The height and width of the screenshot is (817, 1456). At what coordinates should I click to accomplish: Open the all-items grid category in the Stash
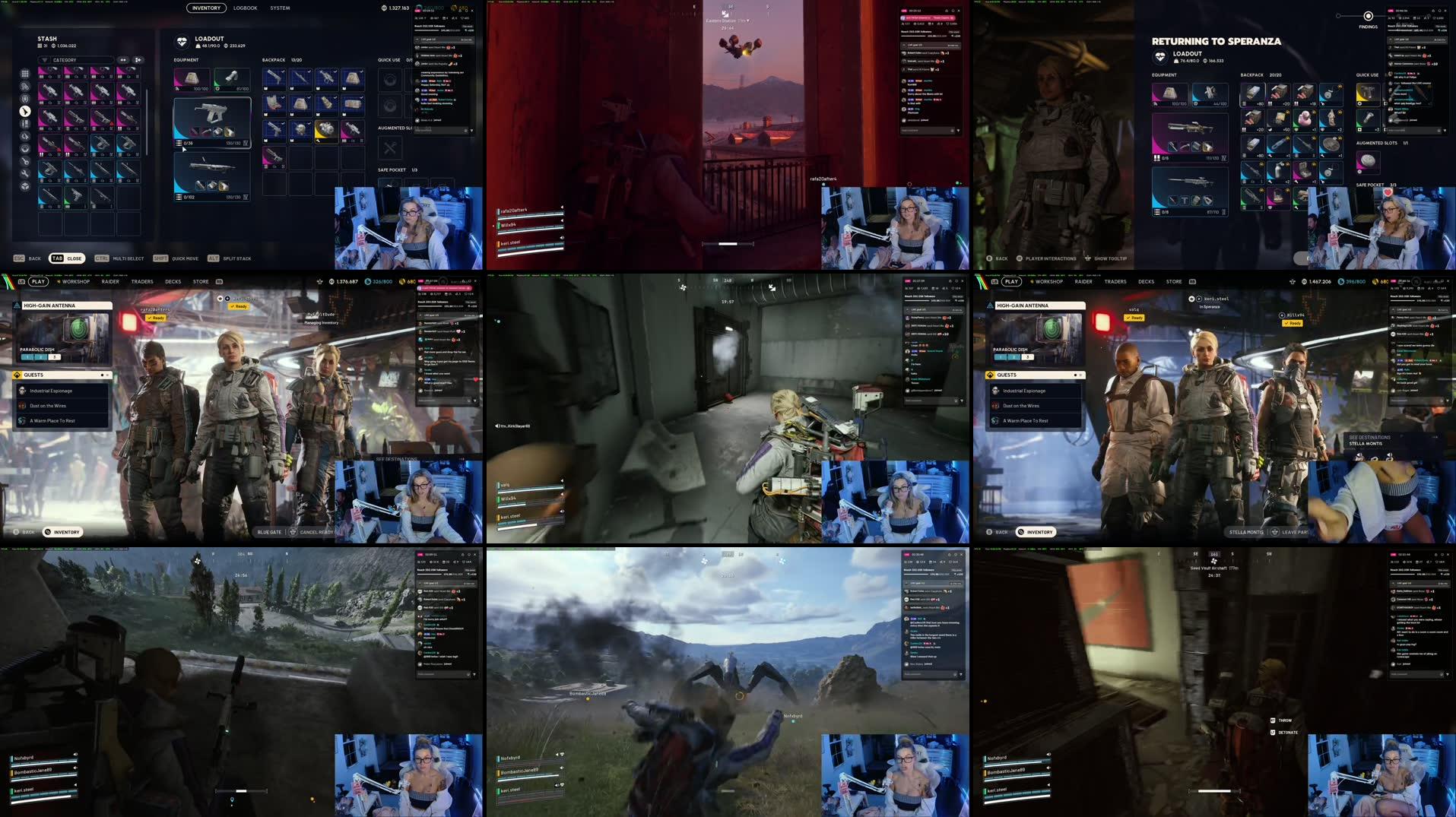click(25, 74)
